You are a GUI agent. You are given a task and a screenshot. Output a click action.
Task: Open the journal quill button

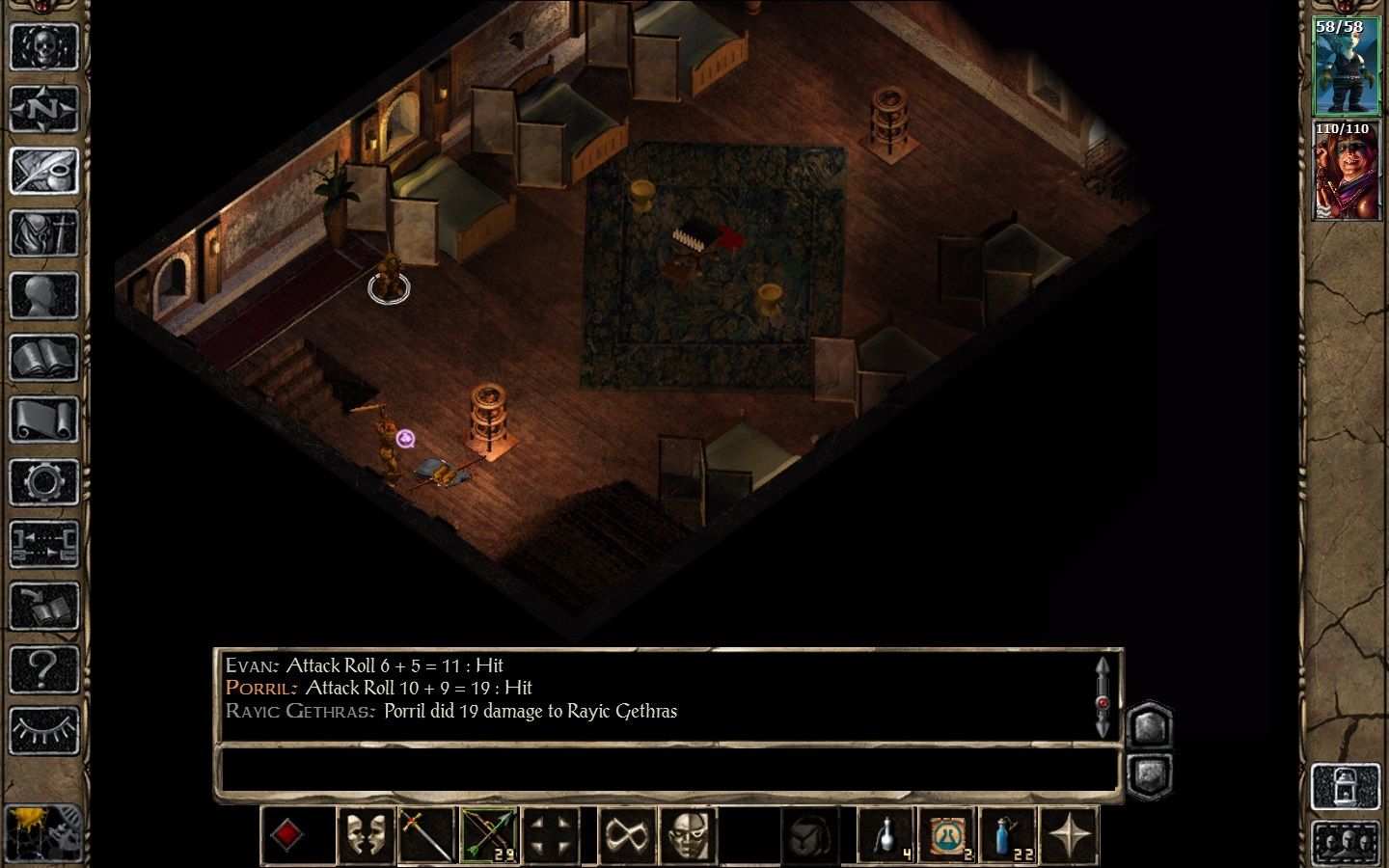pyautogui.click(x=43, y=172)
